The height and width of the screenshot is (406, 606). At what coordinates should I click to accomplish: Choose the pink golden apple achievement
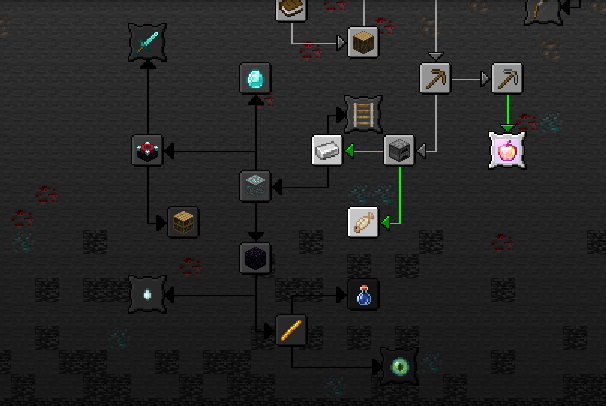pyautogui.click(x=508, y=150)
